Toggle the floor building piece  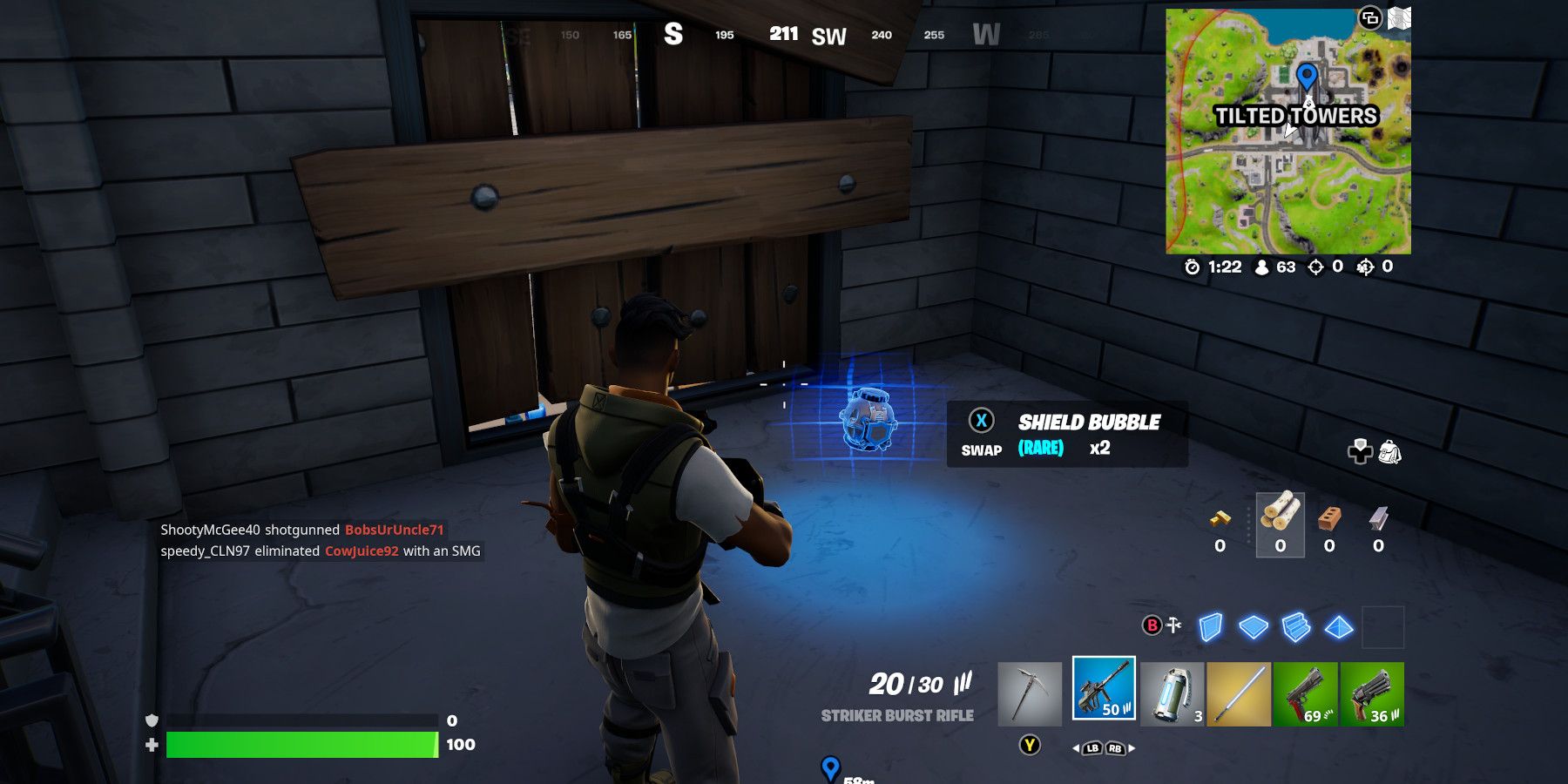(x=1253, y=627)
